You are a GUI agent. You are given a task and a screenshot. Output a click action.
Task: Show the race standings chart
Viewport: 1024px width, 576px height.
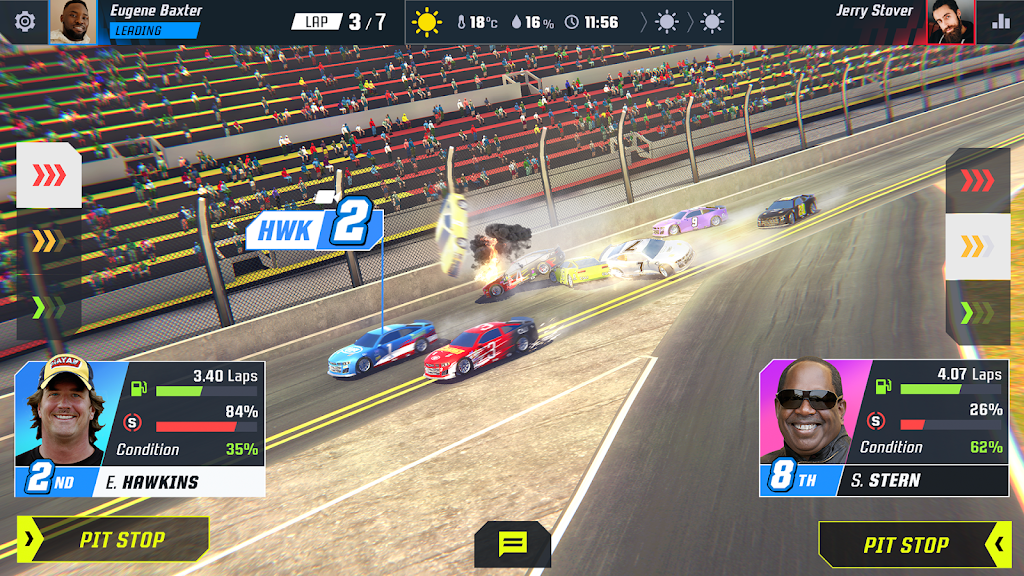(999, 21)
